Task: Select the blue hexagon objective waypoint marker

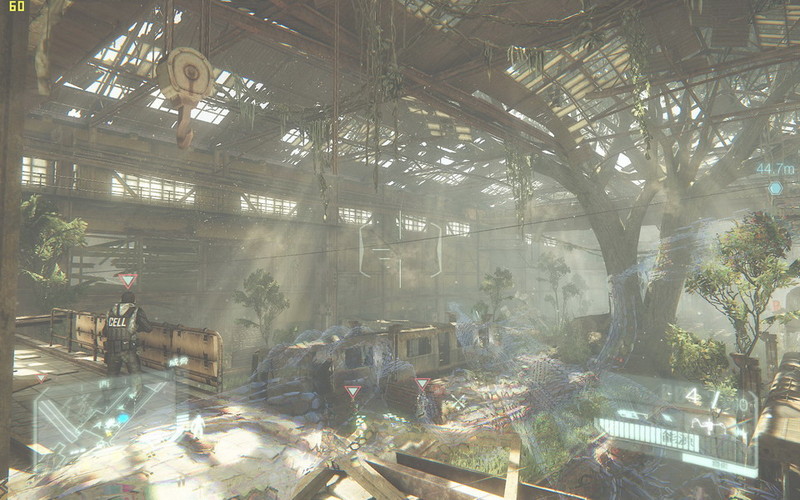Action: pos(775,188)
